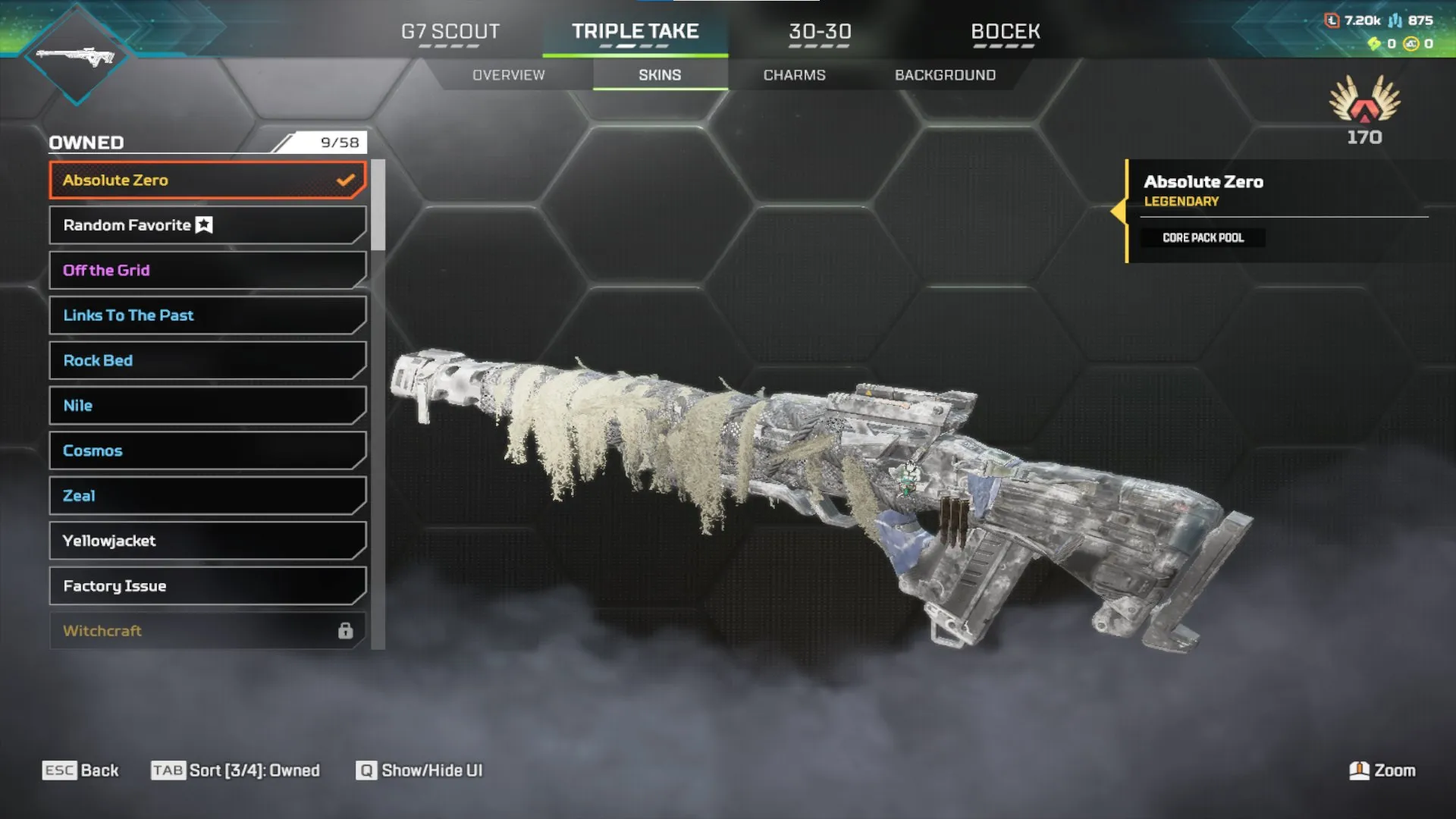Toggle the favorite star on Random Favorite

[x=202, y=224]
